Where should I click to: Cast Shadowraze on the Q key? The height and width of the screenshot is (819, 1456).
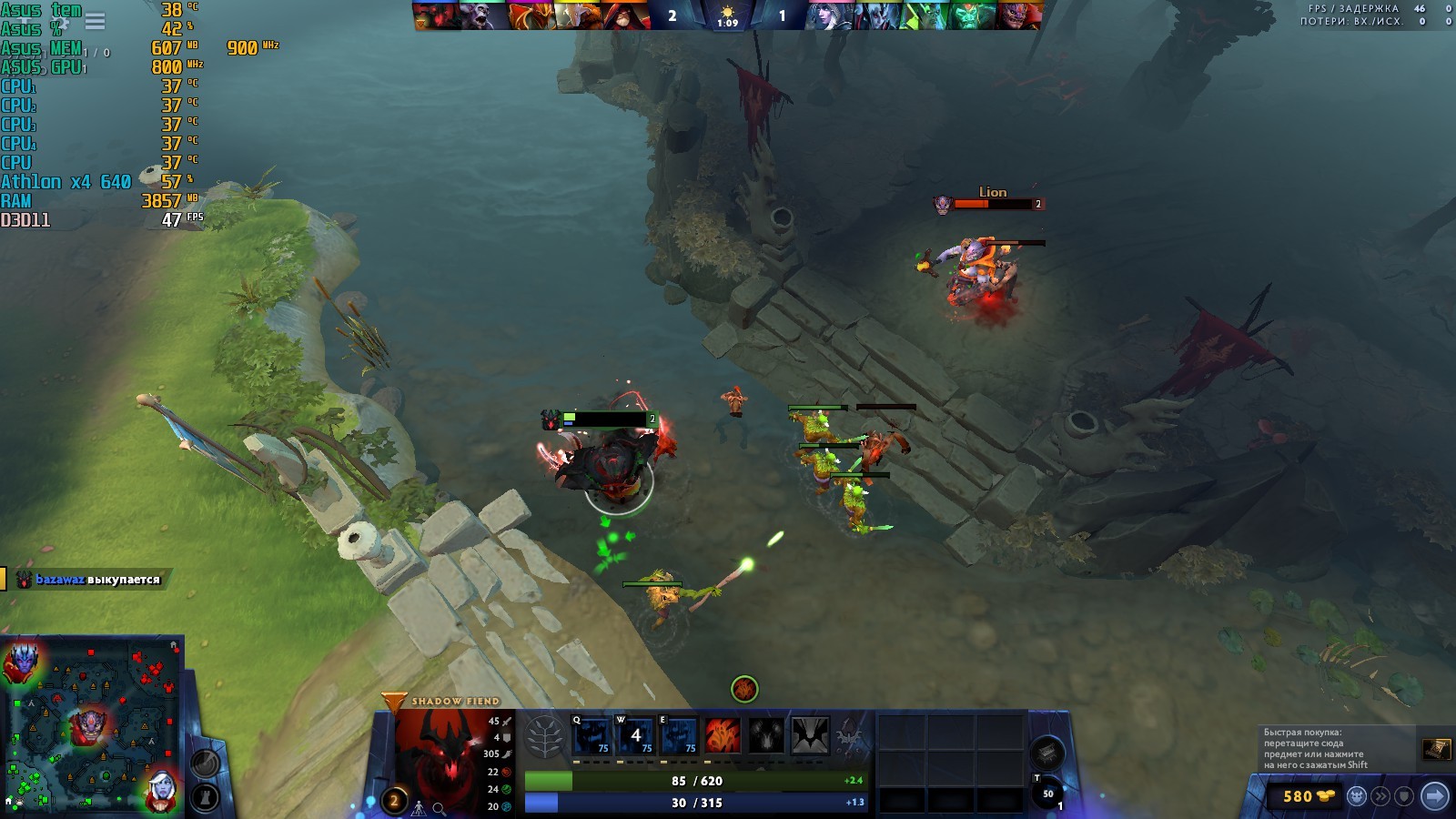point(591,735)
